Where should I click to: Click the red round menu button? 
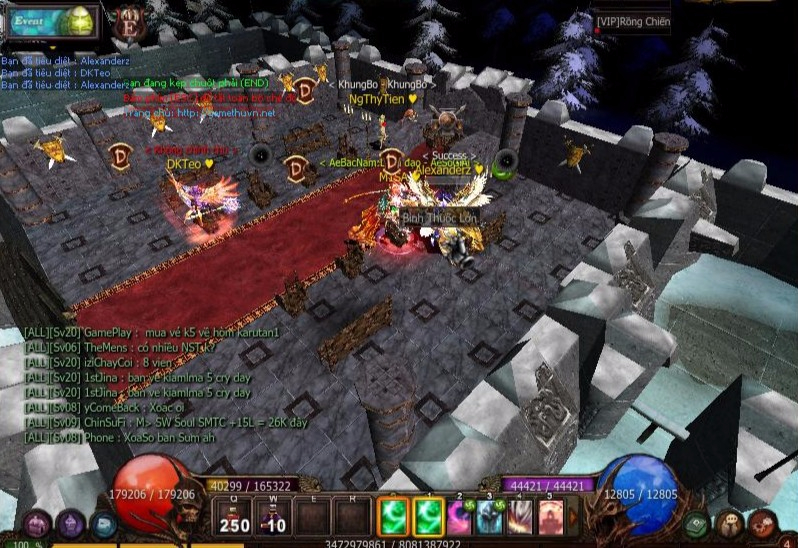pos(763,523)
